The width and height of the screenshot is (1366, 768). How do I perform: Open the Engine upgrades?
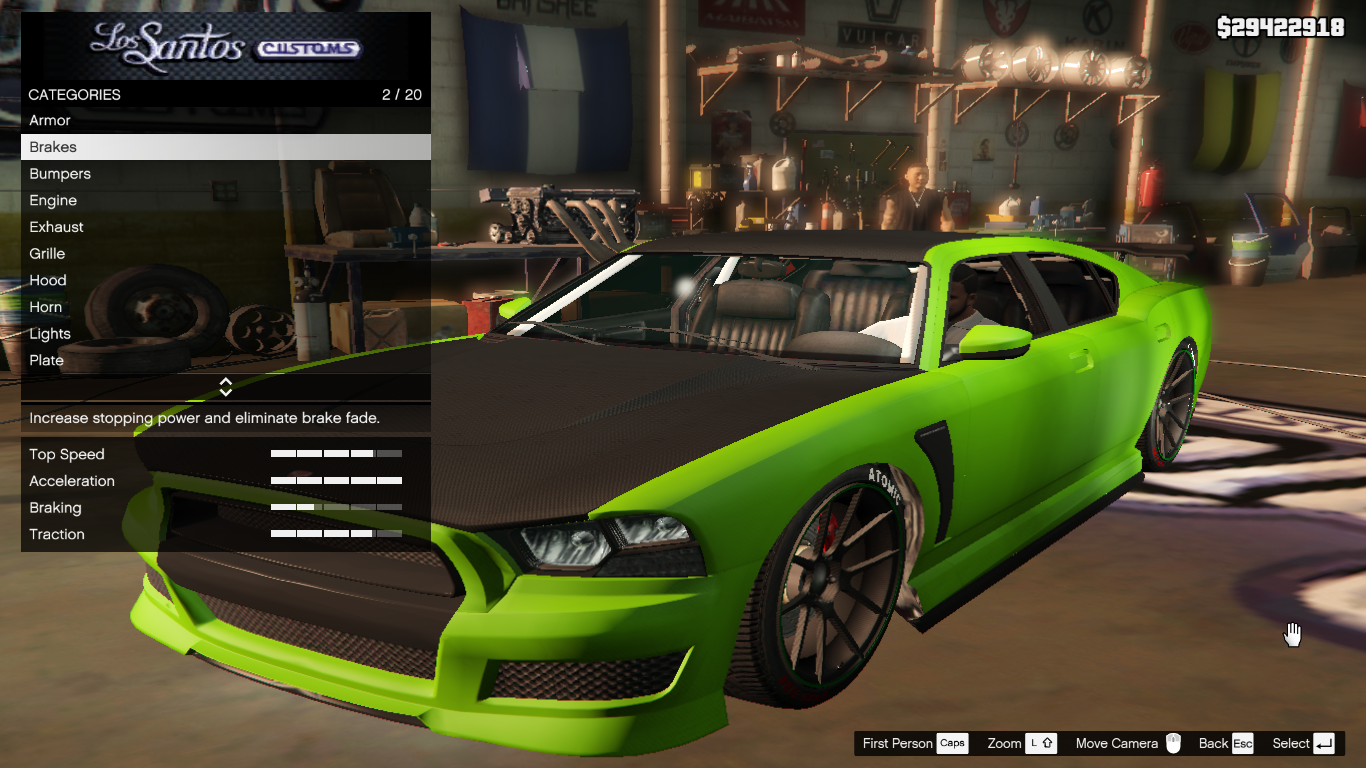coord(53,200)
